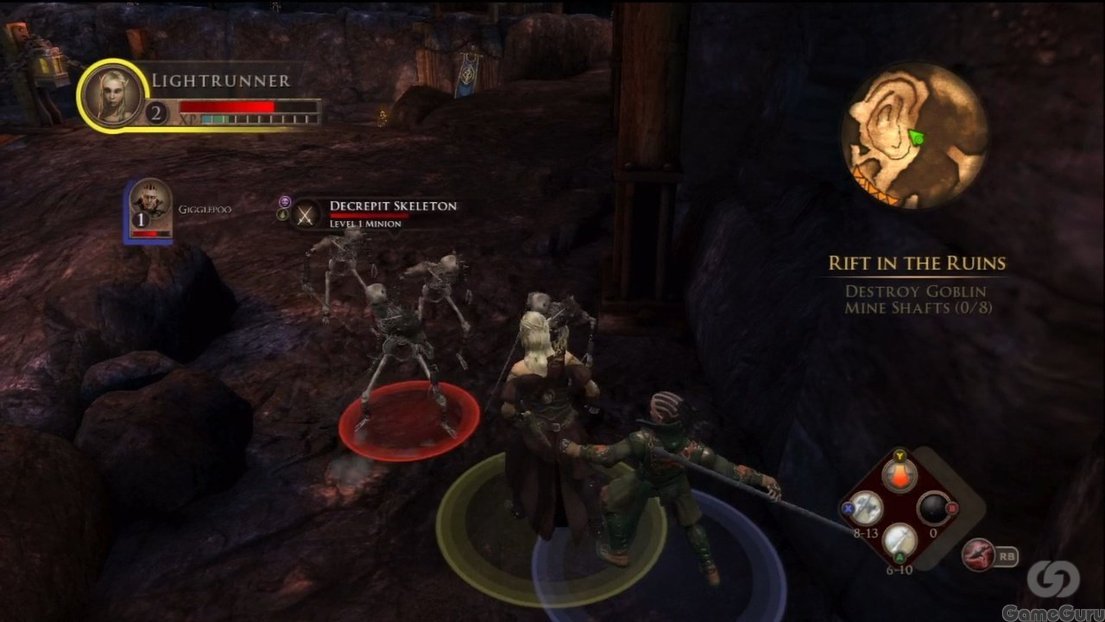Activate the crossed-axes attack with 8-13 damage

867,507
